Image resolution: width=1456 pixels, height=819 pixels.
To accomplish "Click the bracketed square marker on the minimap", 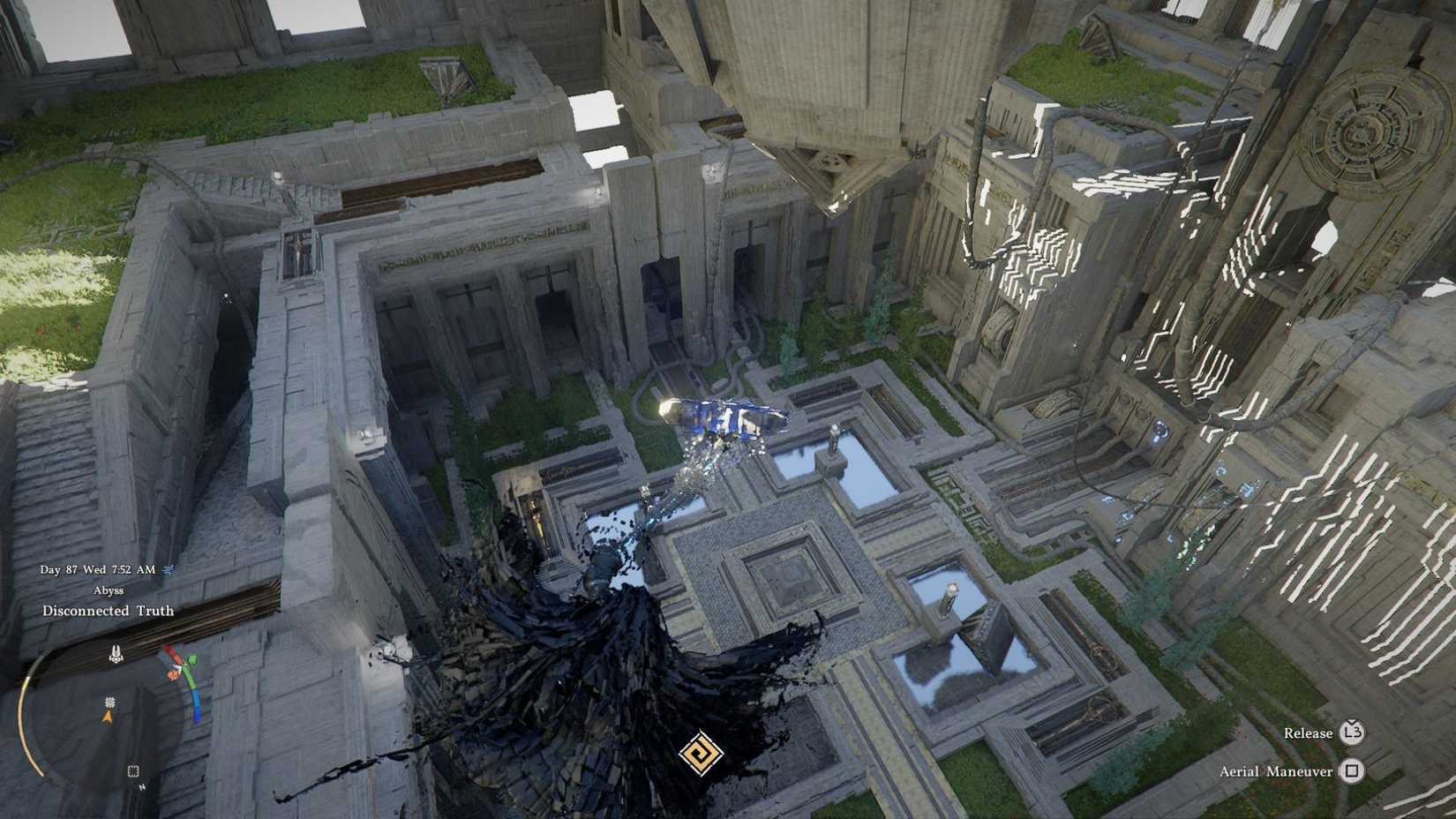I will pyautogui.click(x=133, y=770).
